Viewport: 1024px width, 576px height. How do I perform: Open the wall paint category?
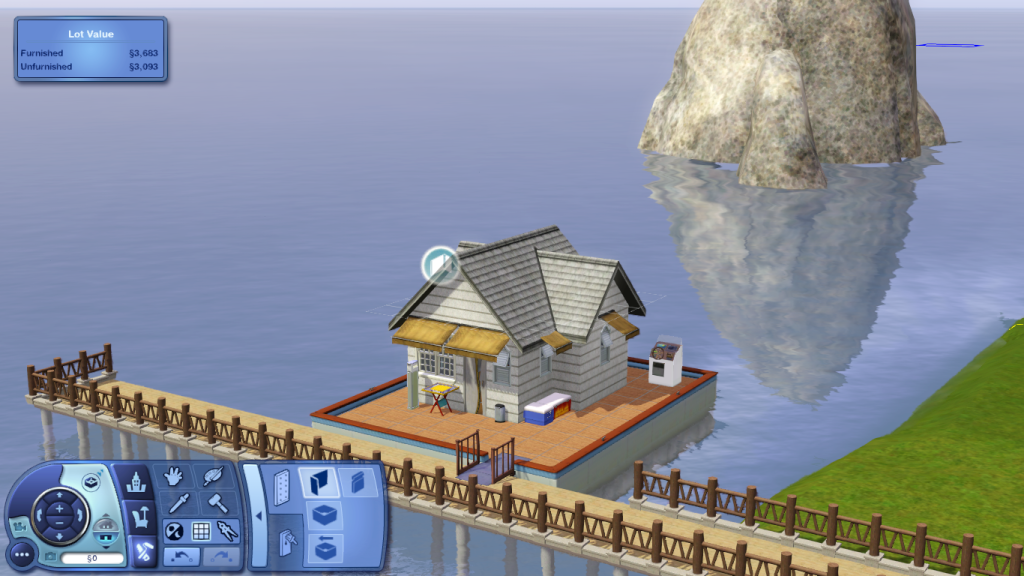pyautogui.click(x=357, y=482)
